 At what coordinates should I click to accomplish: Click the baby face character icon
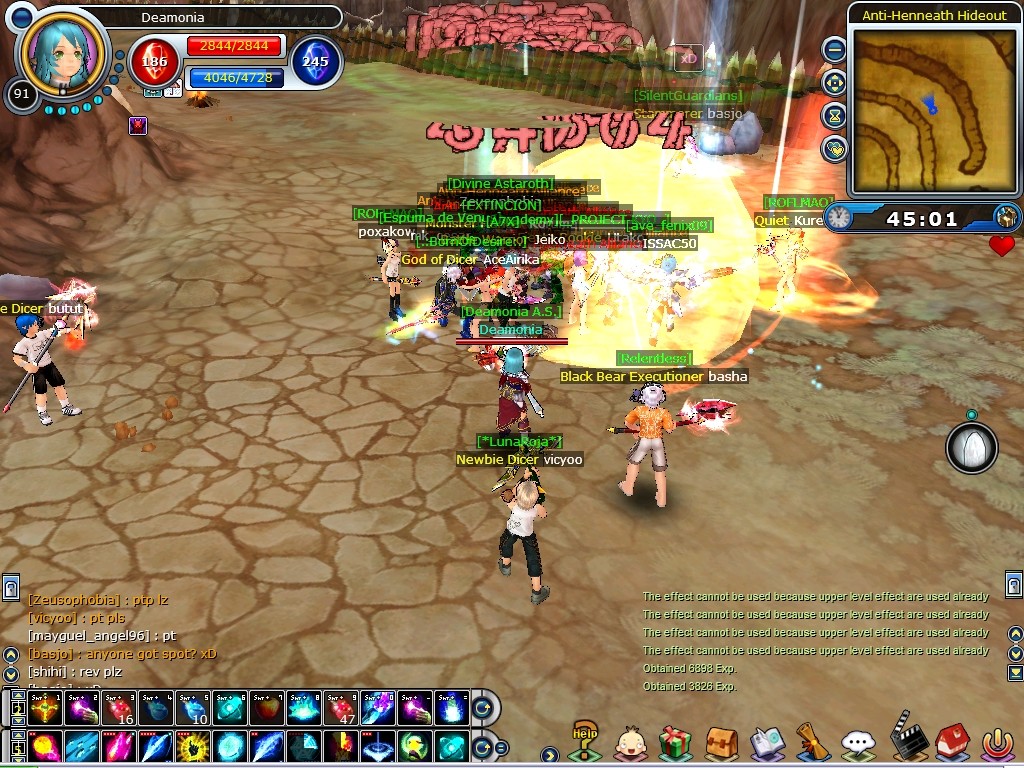(630, 742)
